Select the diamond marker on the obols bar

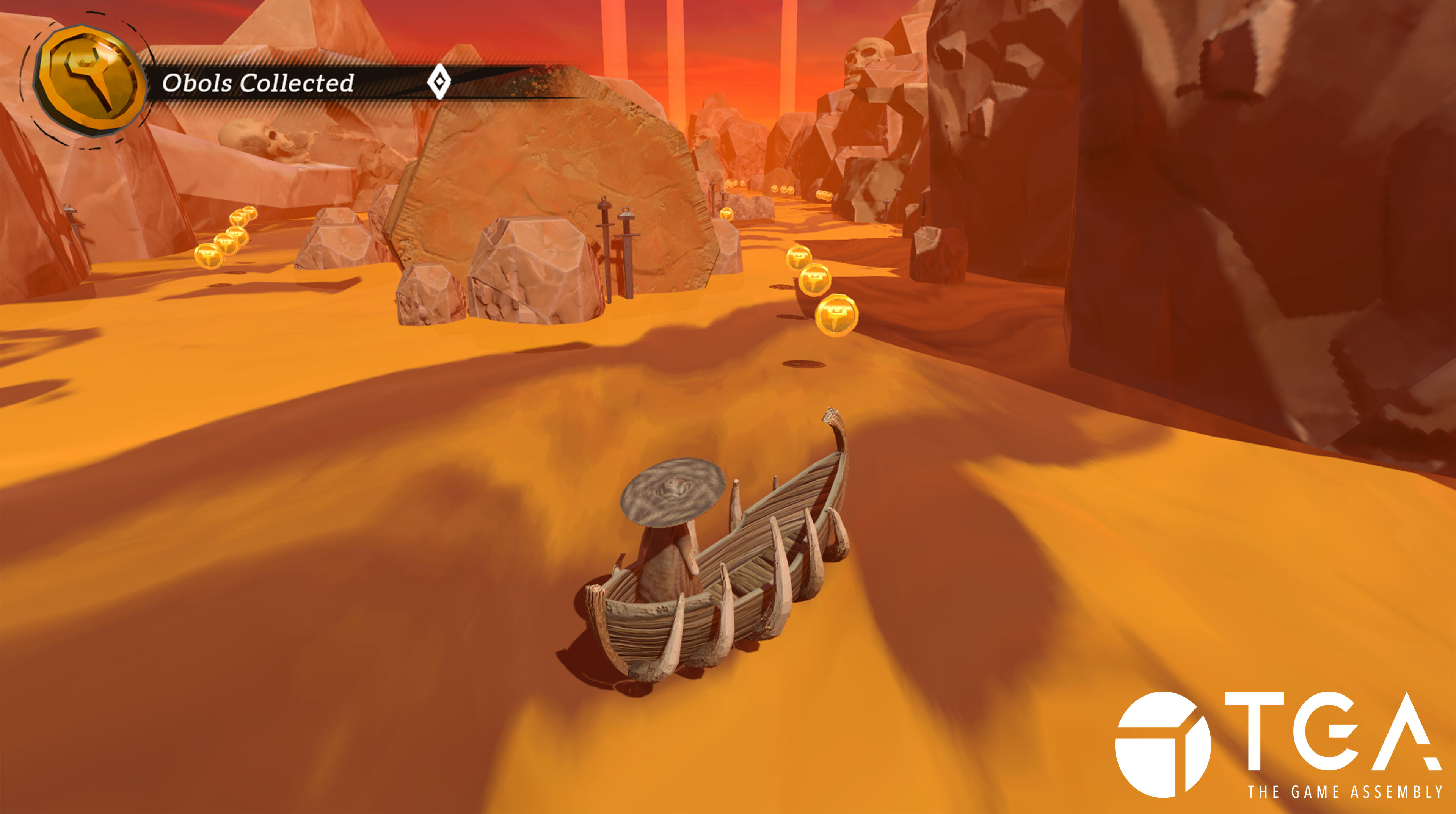439,83
